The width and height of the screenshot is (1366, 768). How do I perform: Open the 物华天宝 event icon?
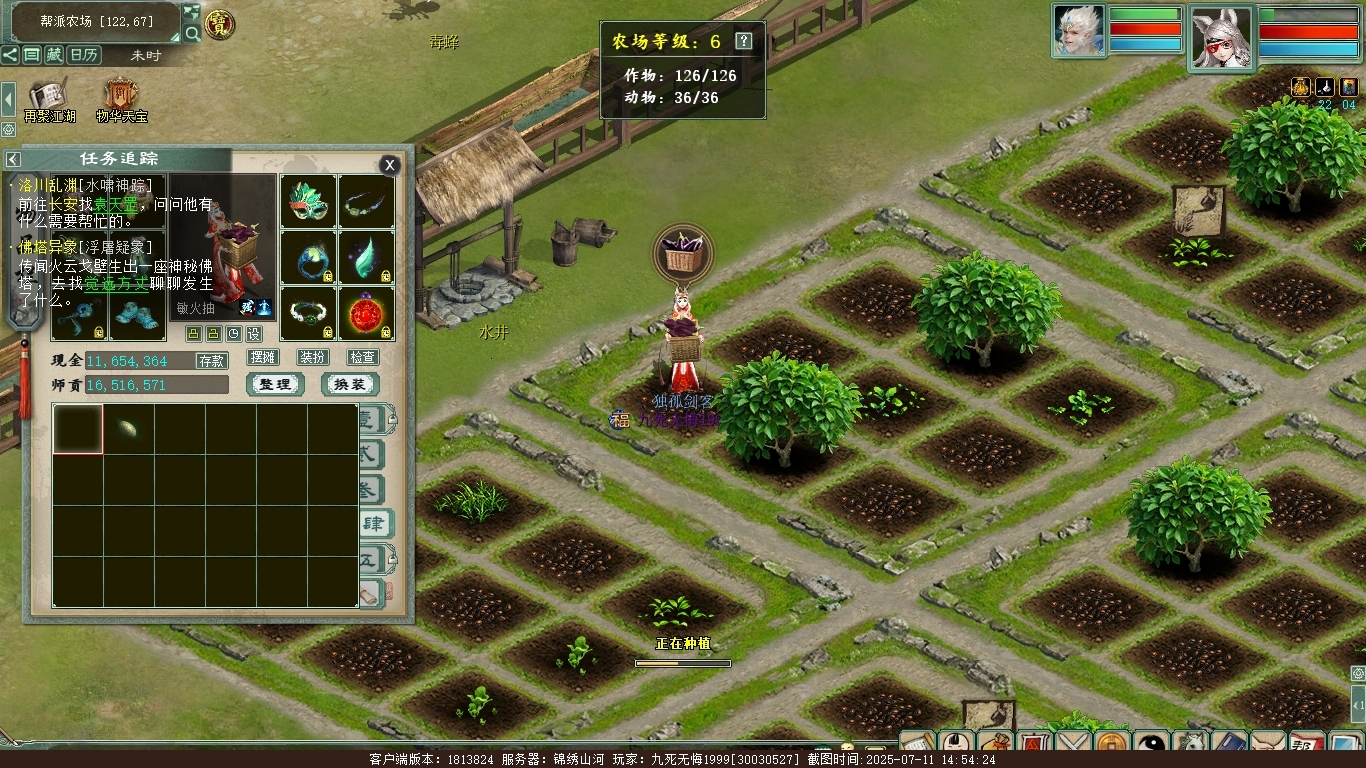122,100
